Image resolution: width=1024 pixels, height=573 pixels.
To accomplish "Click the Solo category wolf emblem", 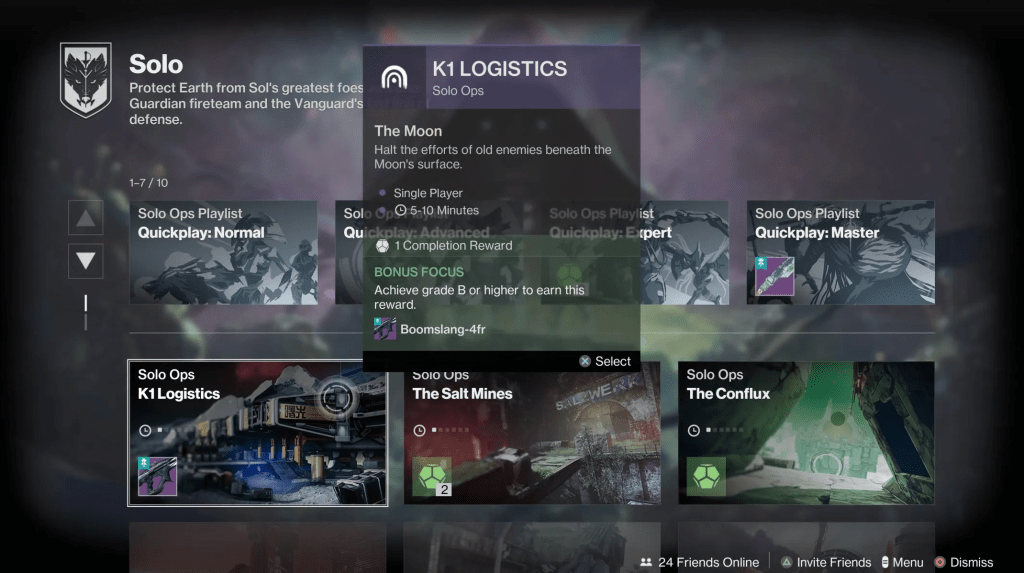I will [85, 79].
